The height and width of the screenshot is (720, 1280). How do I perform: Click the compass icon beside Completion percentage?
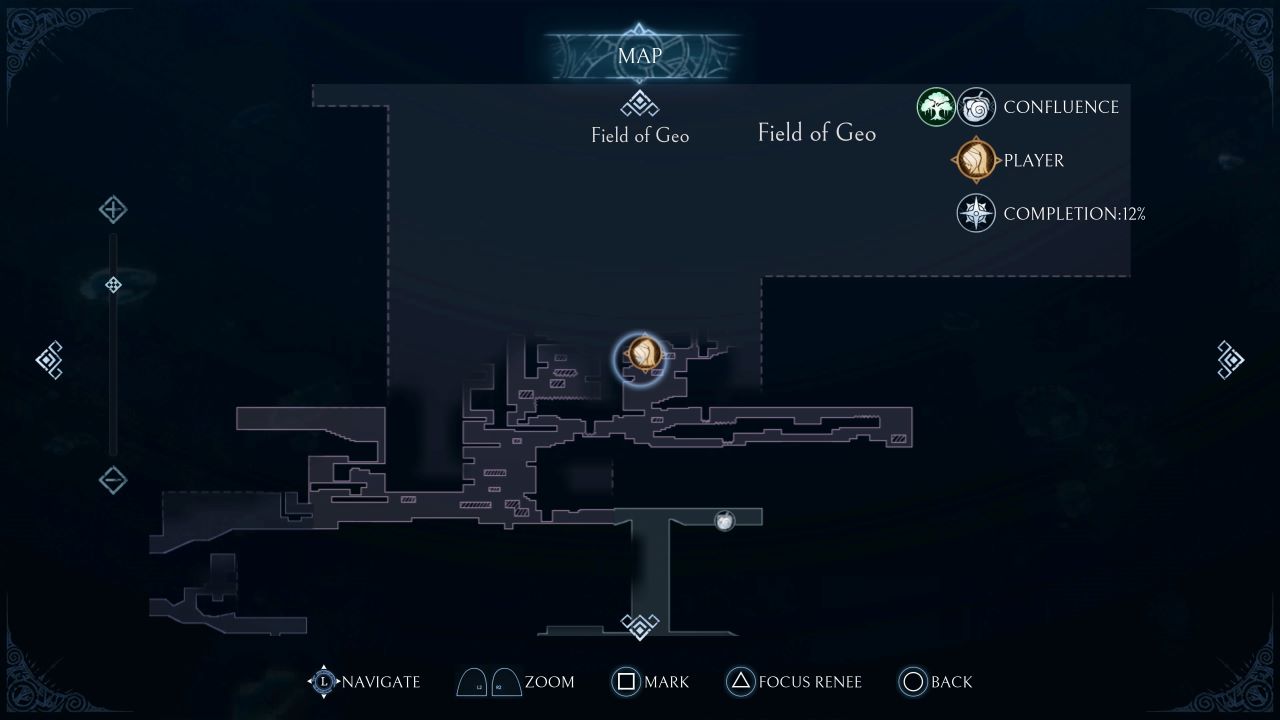pyautogui.click(x=976, y=213)
